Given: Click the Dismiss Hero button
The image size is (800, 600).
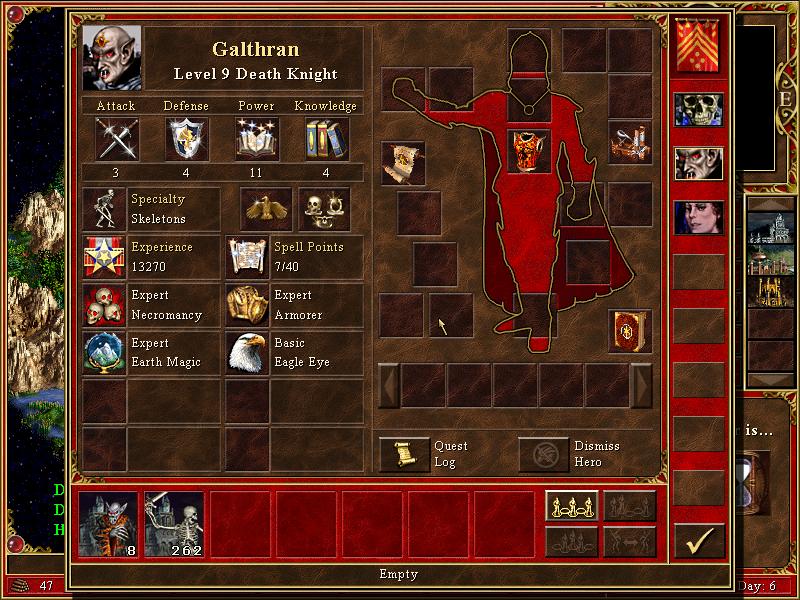Looking at the screenshot, I should coord(543,454).
